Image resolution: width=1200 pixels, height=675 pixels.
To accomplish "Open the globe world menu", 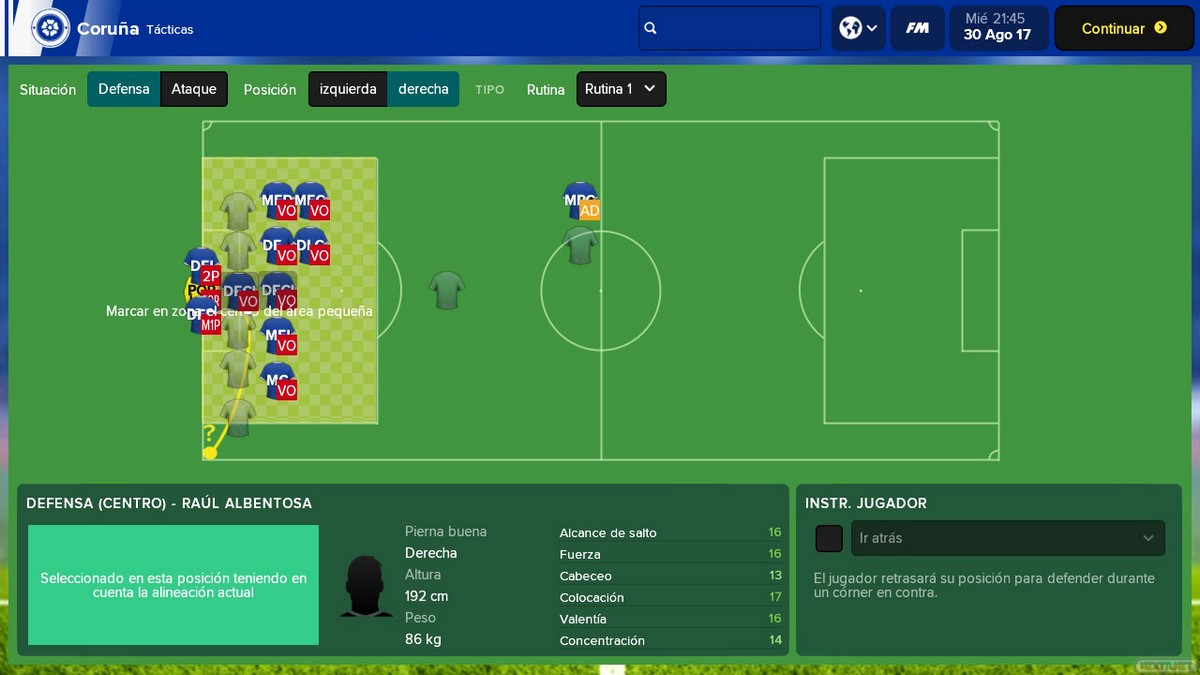I will coord(858,29).
